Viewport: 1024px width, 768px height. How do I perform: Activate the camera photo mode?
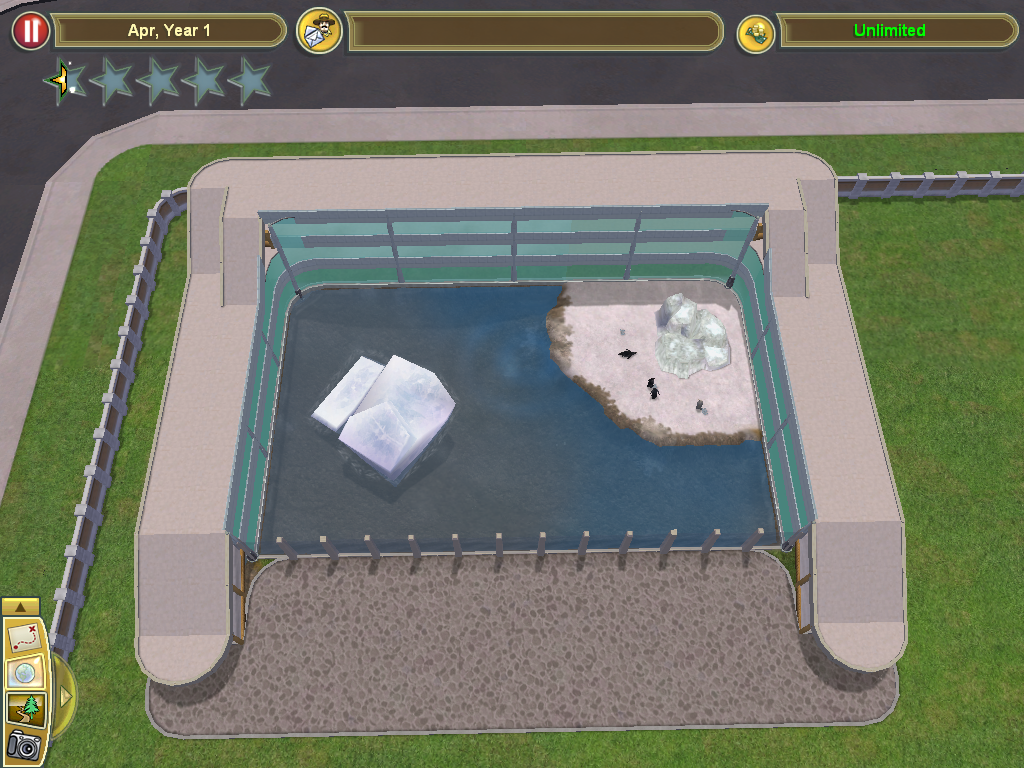(x=22, y=745)
